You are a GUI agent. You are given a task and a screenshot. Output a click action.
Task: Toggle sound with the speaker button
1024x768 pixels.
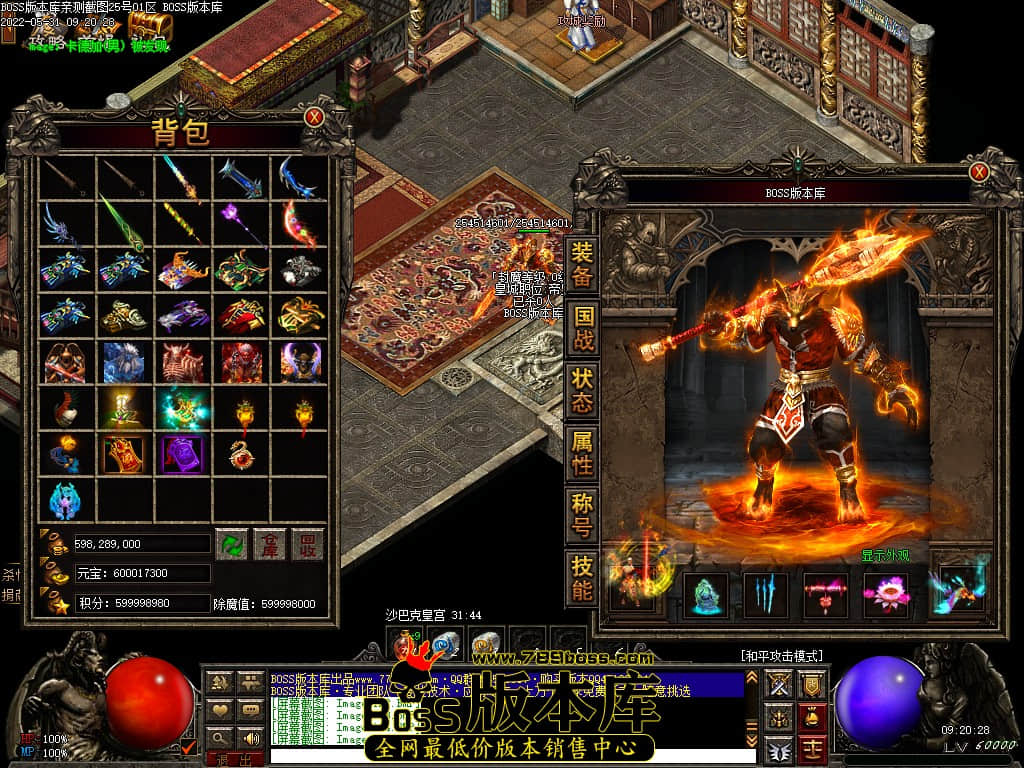[250, 738]
